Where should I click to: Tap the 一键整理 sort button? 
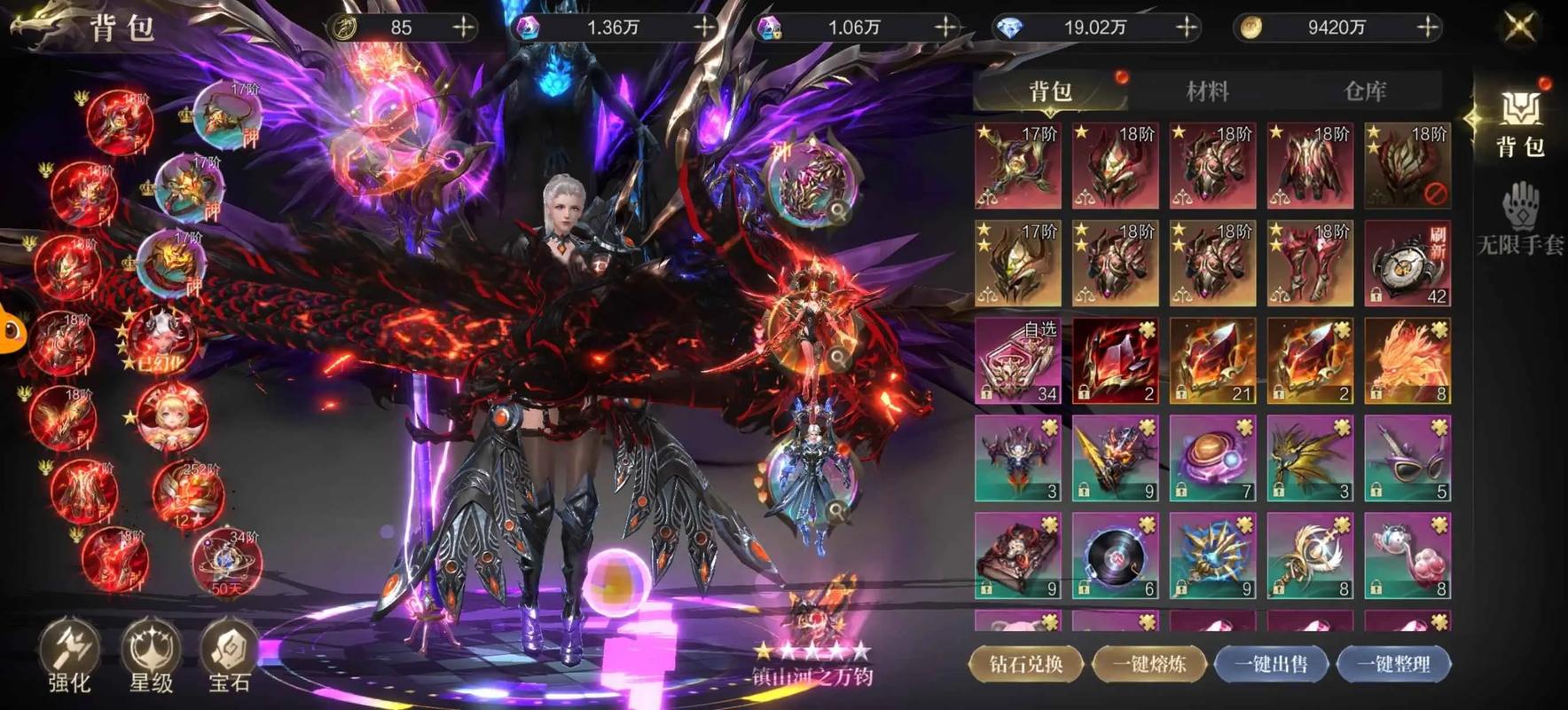click(x=1393, y=664)
